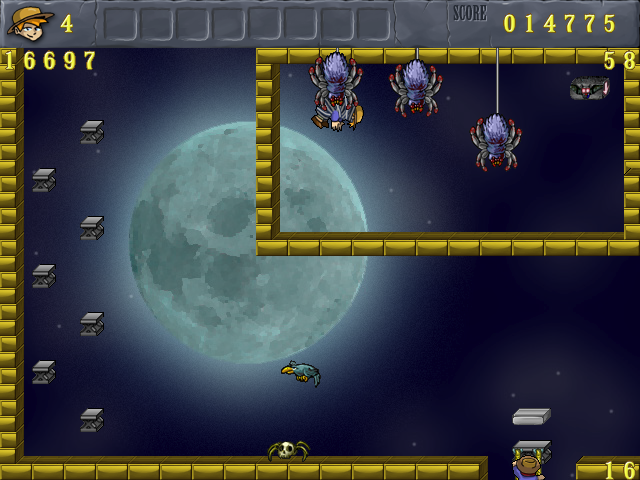The image size is (640, 480).
Task: Click the cowboy-hat player portrait icon
Action: click(x=30, y=21)
